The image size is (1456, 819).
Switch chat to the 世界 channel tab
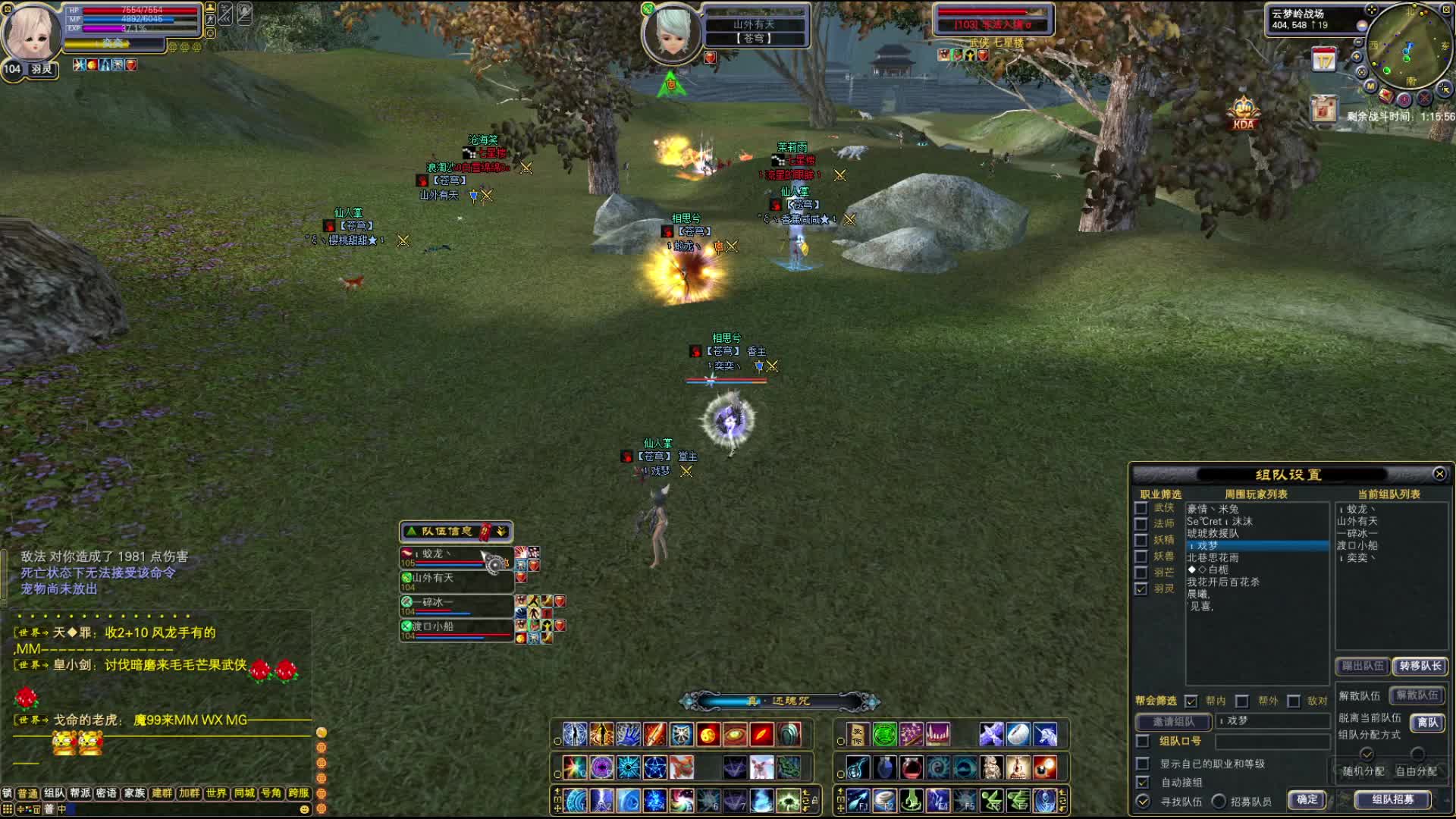pyautogui.click(x=216, y=793)
